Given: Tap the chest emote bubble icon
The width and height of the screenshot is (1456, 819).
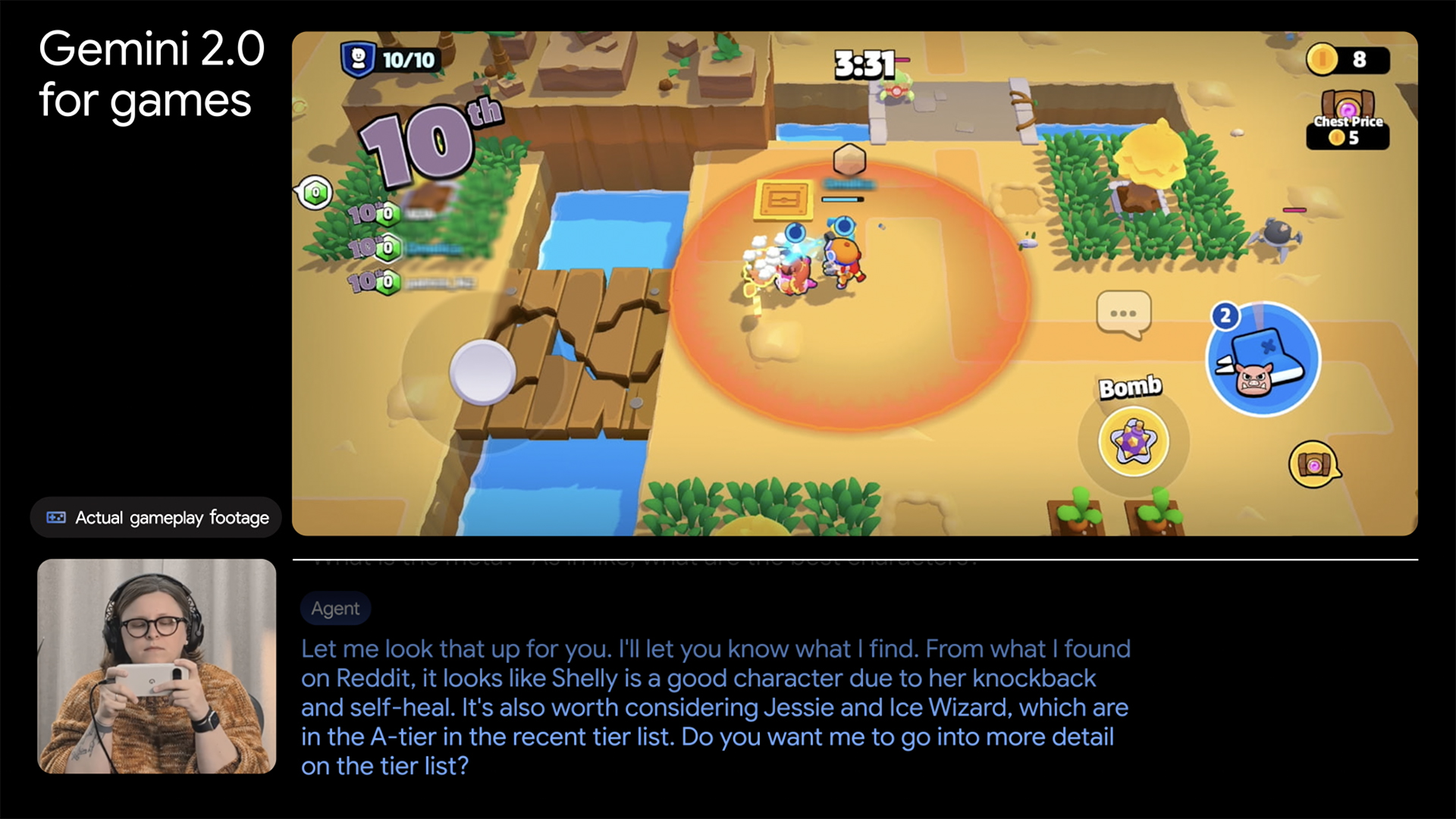Looking at the screenshot, I should coord(1314,464).
